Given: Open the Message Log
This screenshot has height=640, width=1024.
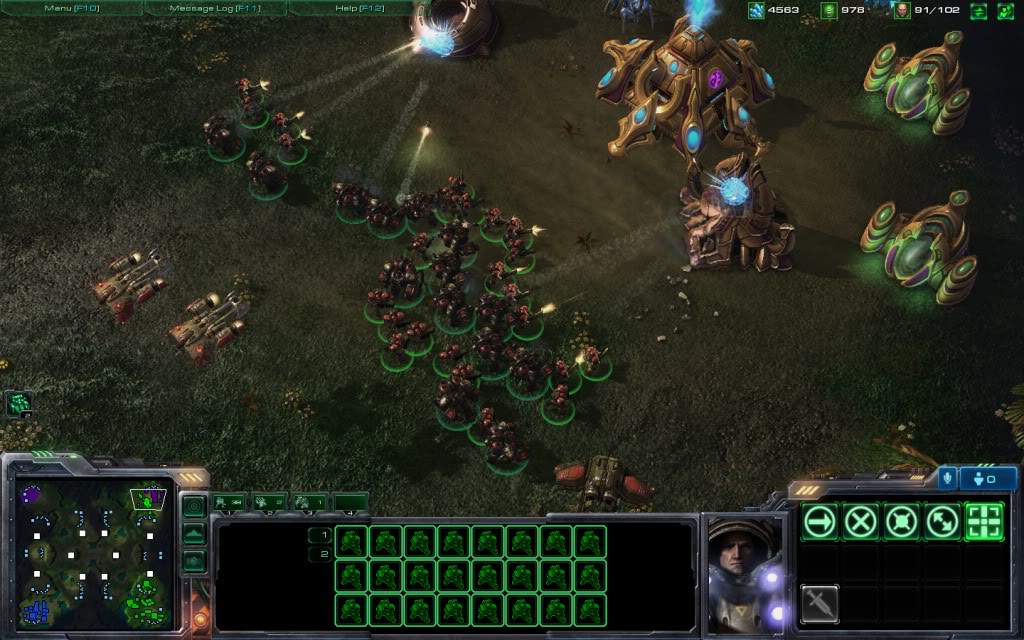Looking at the screenshot, I should click(x=215, y=8).
